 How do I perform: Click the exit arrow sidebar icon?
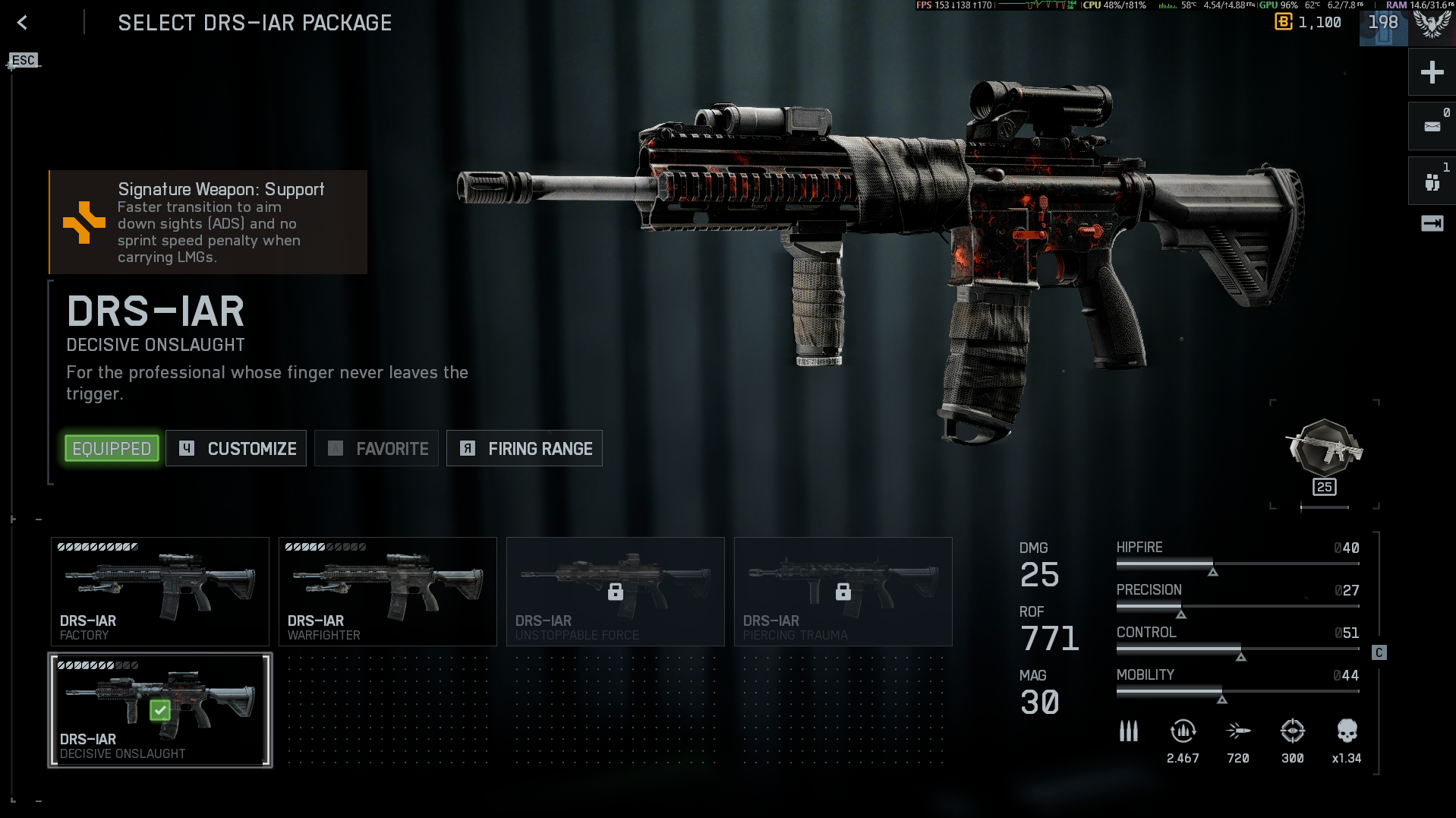pyautogui.click(x=1432, y=223)
